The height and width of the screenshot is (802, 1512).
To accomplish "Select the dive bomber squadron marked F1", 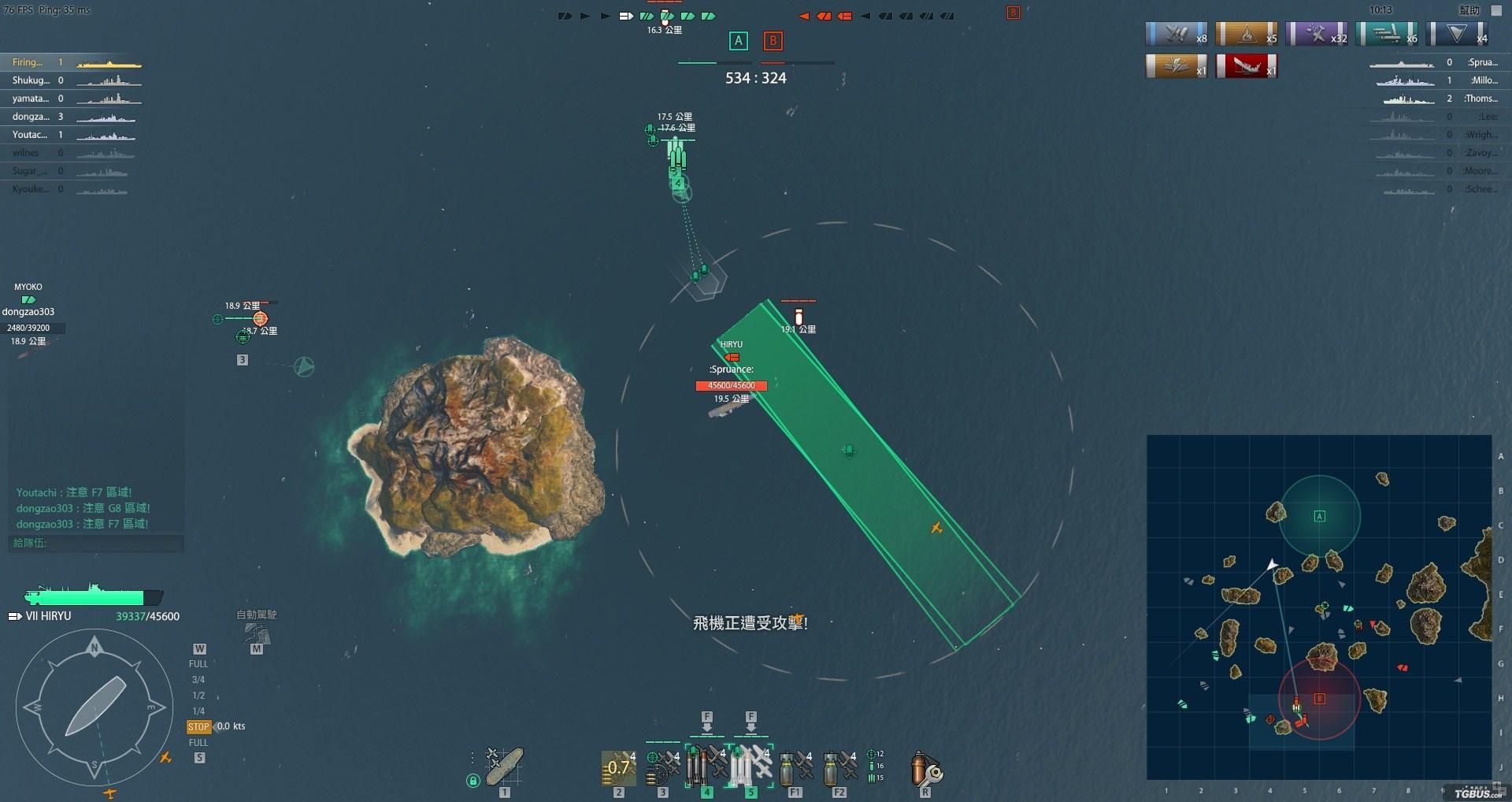I will coord(795,768).
